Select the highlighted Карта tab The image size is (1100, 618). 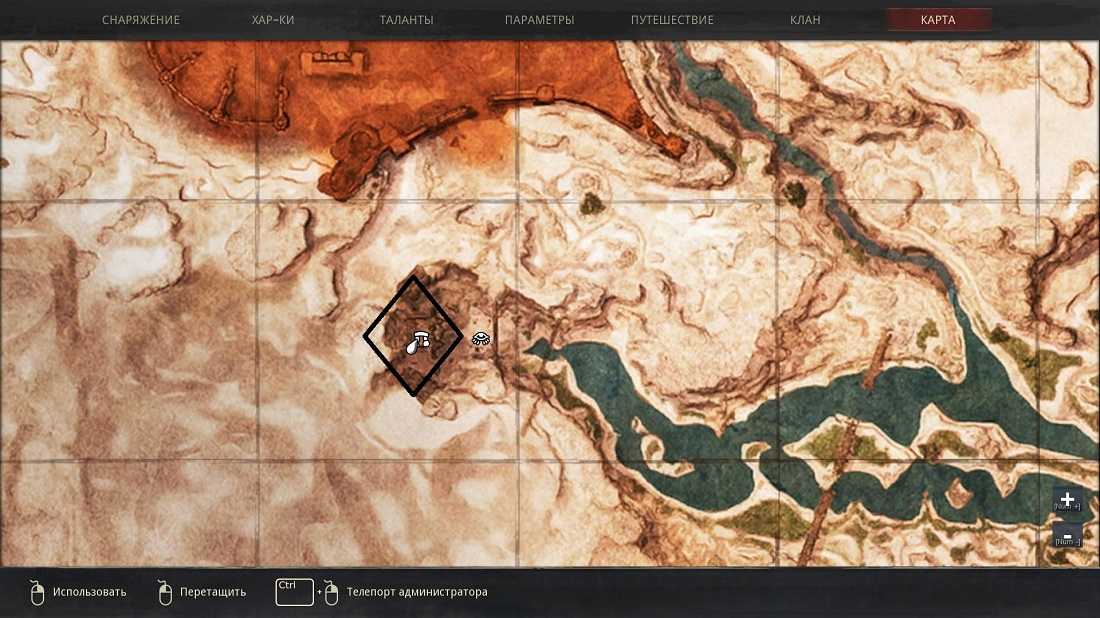pyautogui.click(x=938, y=20)
